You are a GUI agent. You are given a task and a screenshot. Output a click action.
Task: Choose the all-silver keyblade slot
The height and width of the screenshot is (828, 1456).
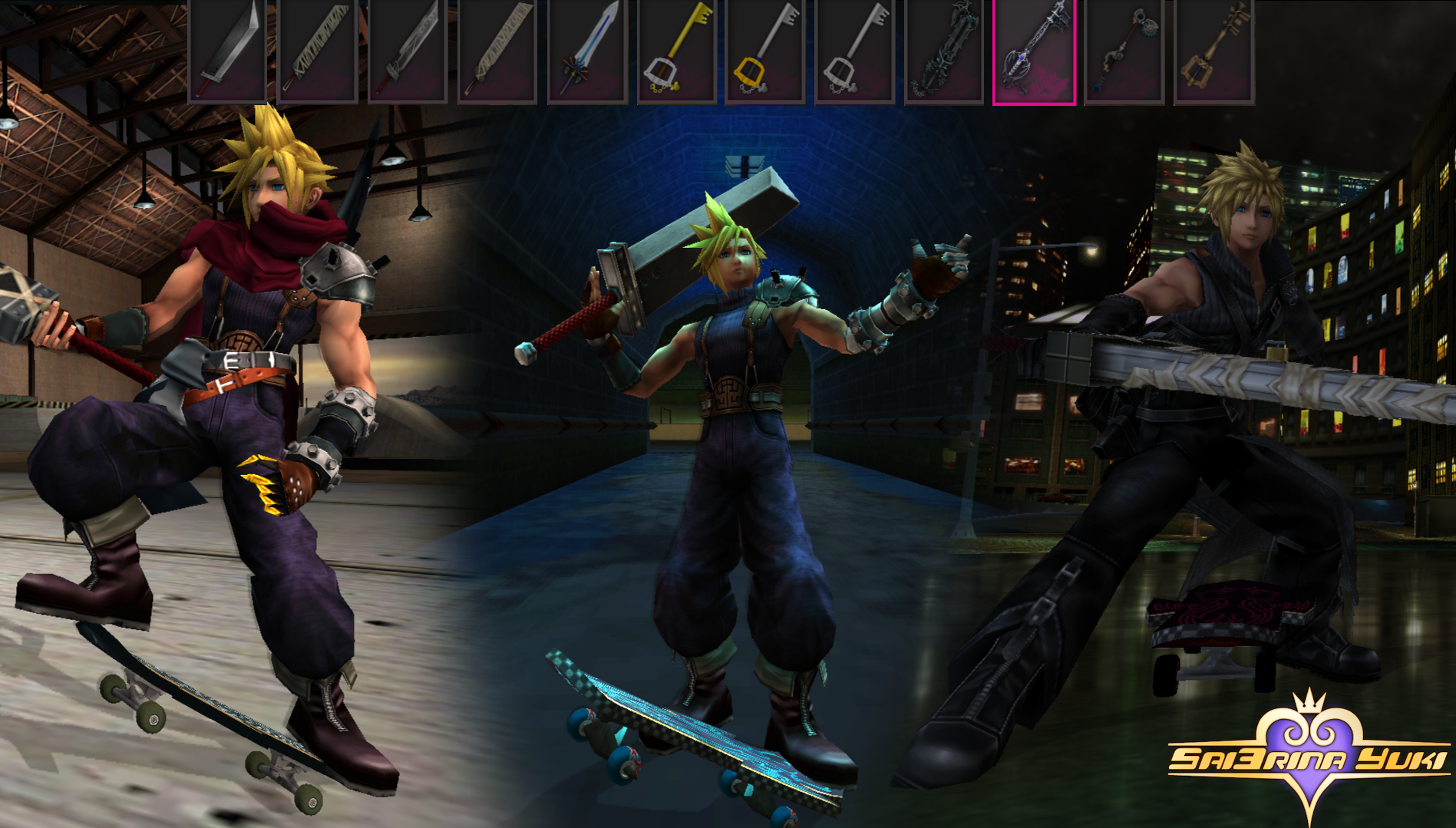tap(854, 51)
